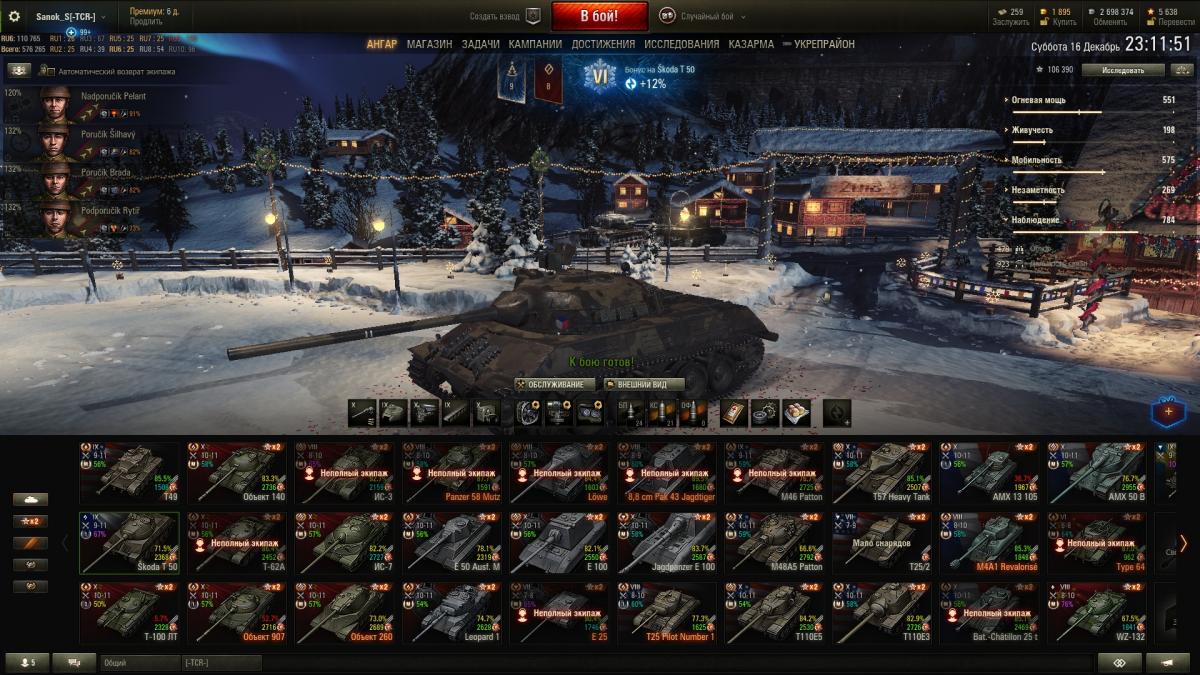
Task: Open the Кампании section
Action: click(535, 44)
